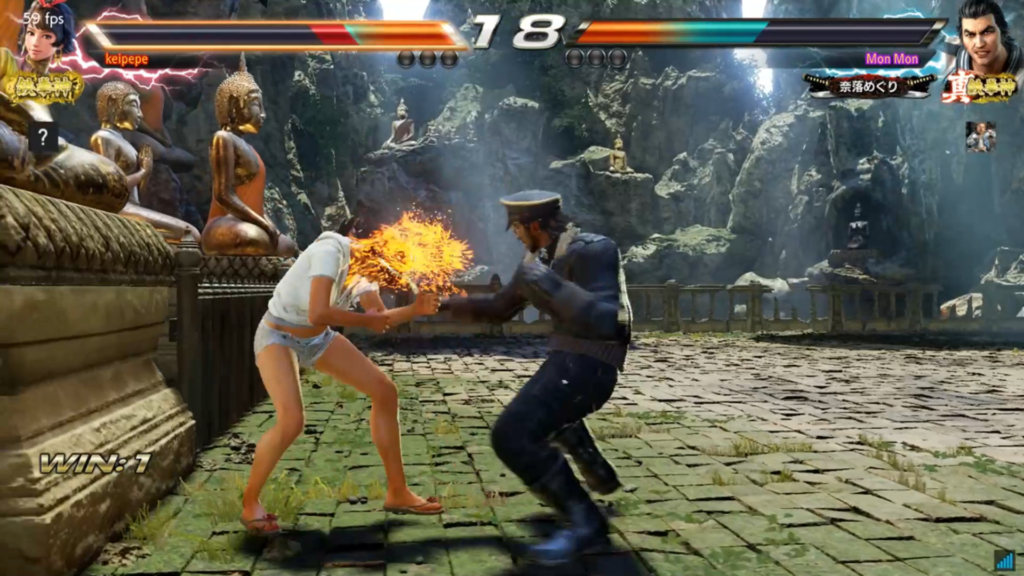Open the small avatar thumbnail under Mon Mon's portrait

pyautogui.click(x=980, y=137)
